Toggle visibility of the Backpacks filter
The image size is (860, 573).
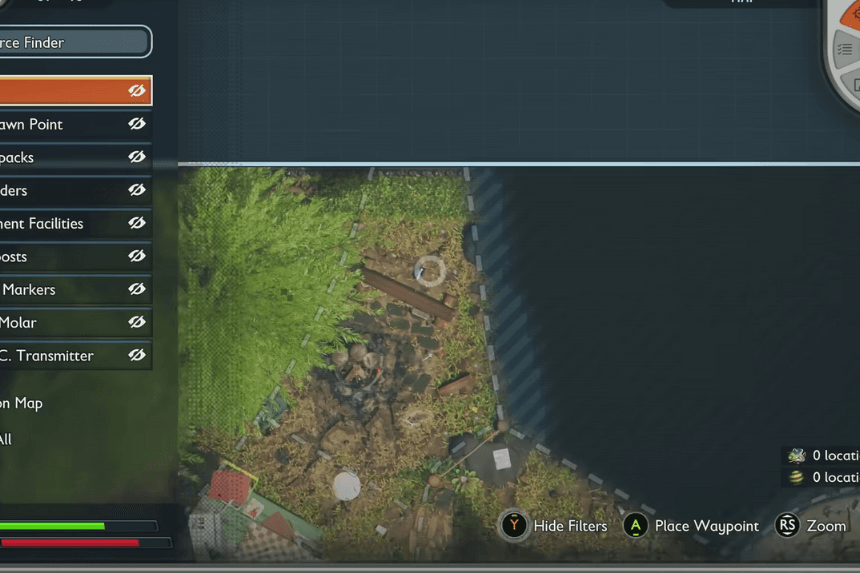(x=137, y=157)
